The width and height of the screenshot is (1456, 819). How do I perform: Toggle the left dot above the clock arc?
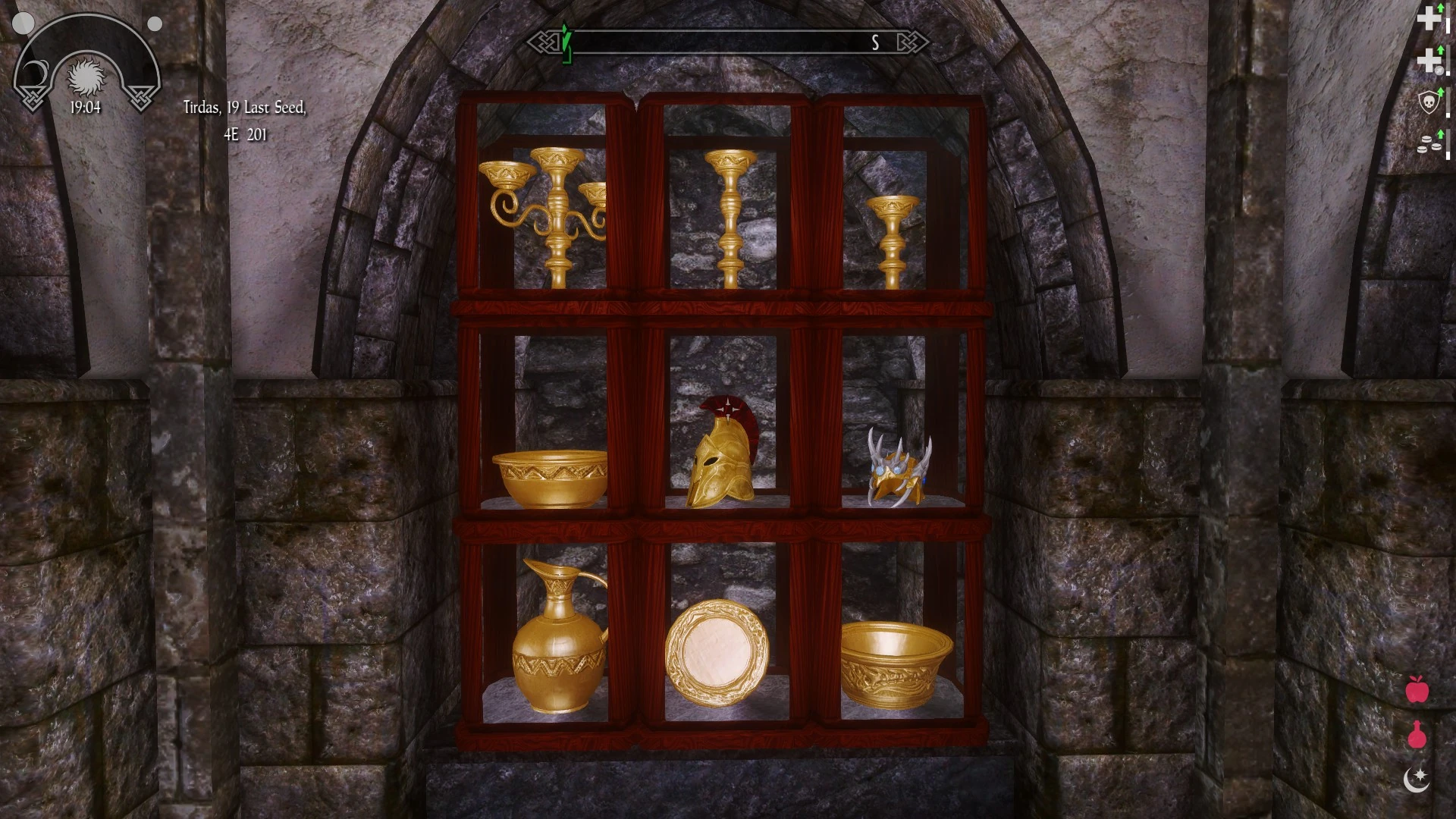(x=24, y=24)
